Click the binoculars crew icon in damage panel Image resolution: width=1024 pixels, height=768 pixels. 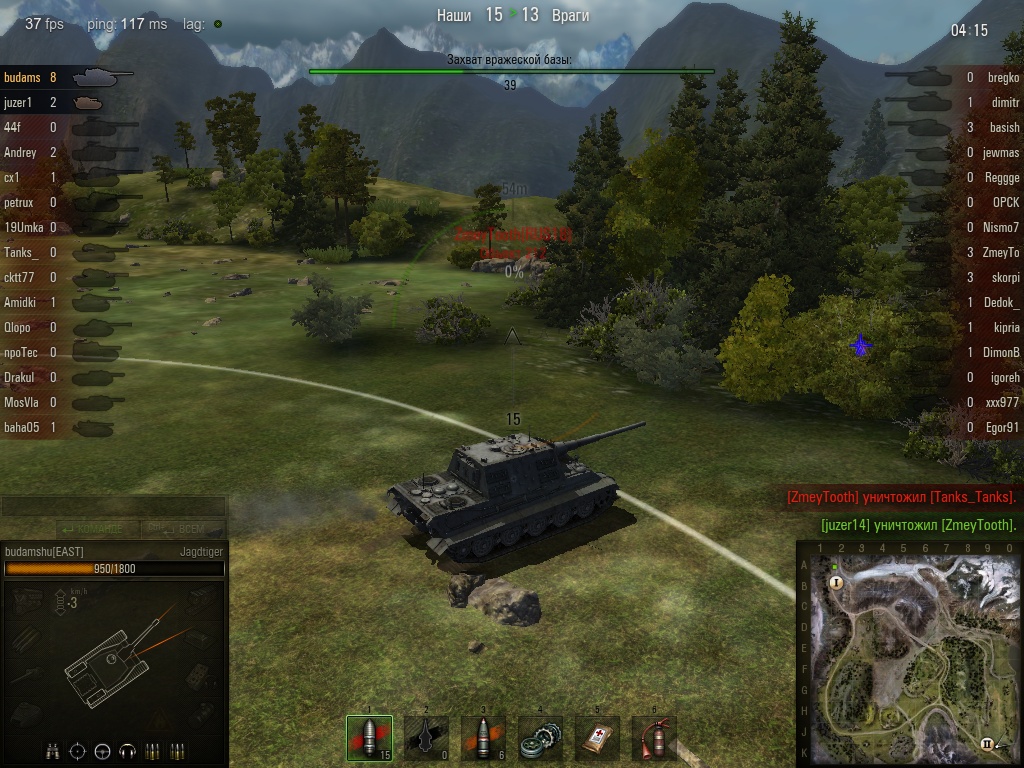point(53,751)
